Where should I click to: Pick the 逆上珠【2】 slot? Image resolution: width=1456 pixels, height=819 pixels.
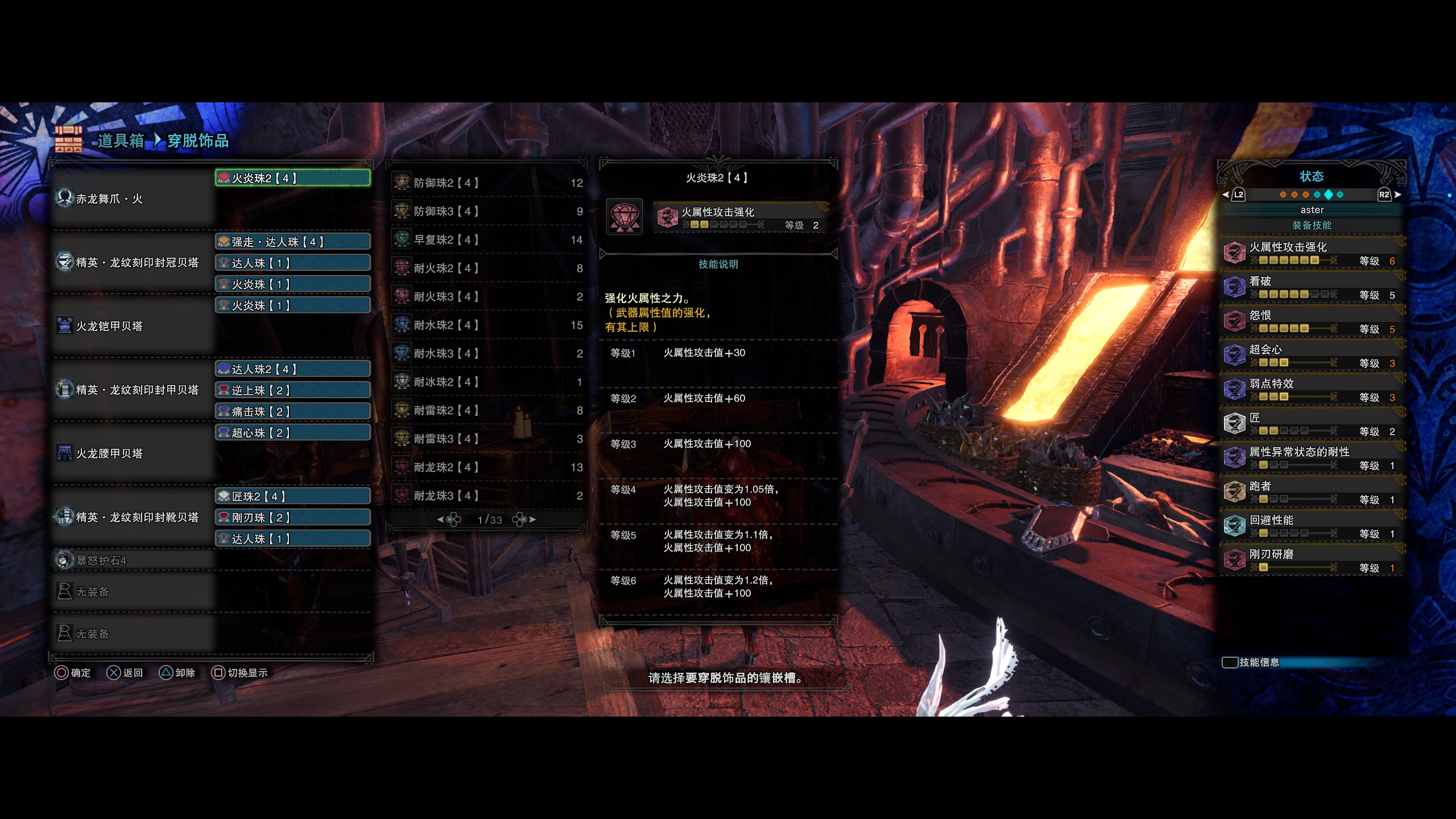(292, 390)
